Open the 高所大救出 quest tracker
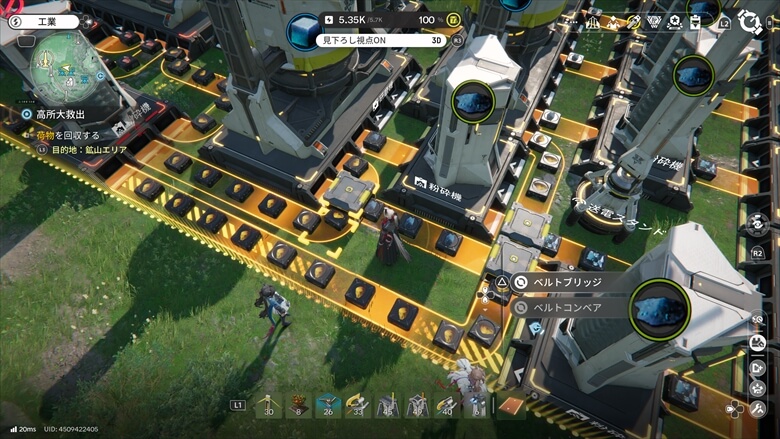 pos(59,115)
